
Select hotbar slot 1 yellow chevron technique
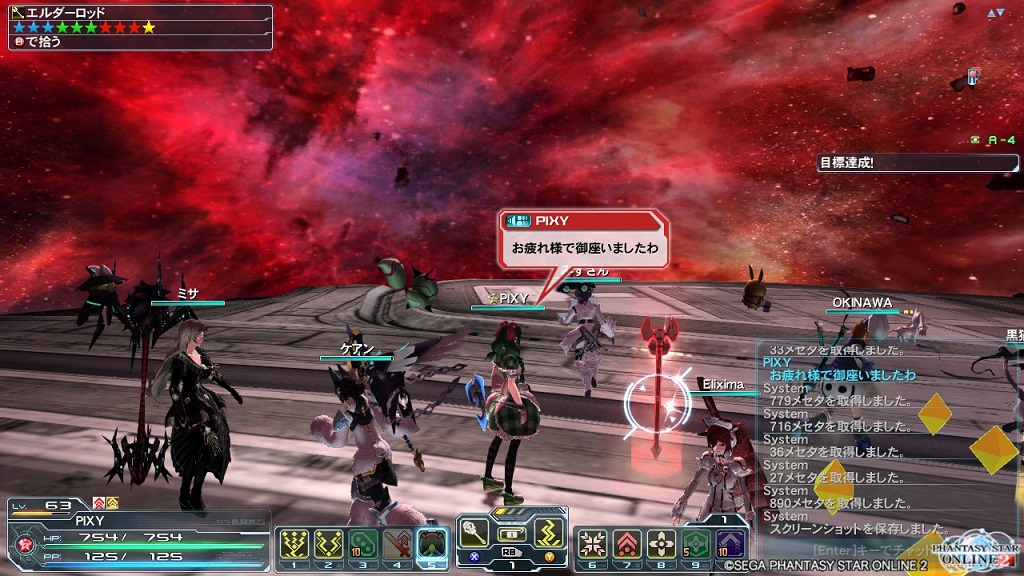tap(294, 544)
